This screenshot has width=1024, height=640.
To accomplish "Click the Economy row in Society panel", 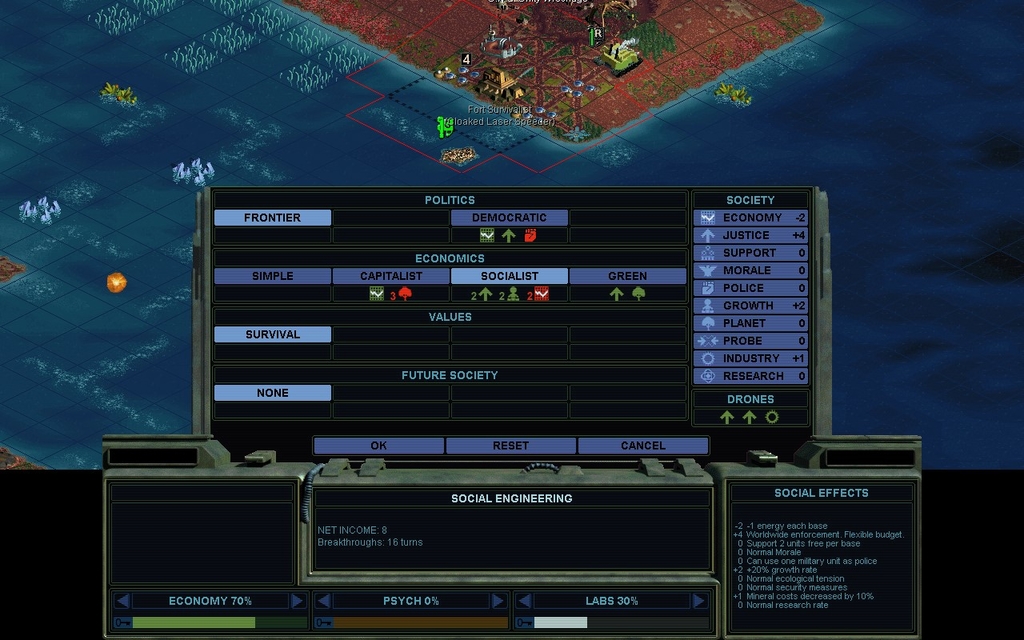I will coord(751,217).
